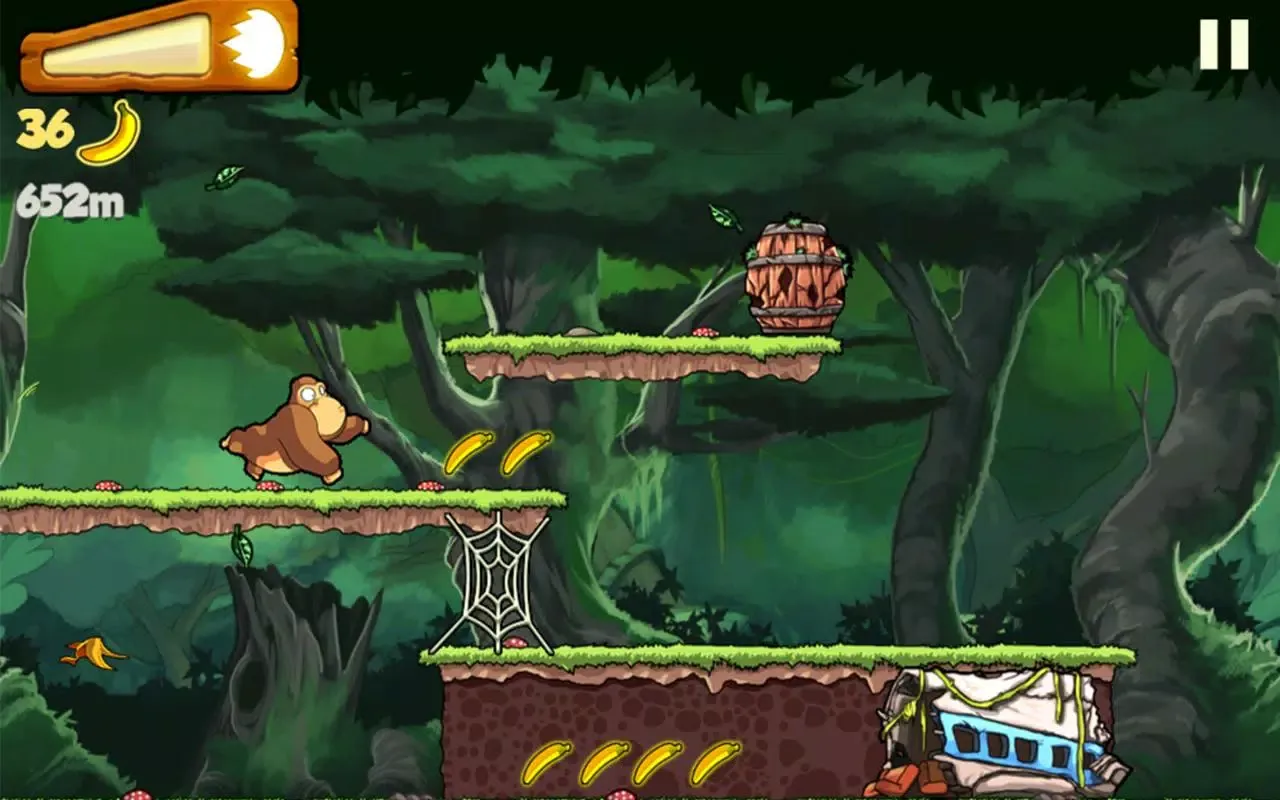Screen dimensions: 1280x800
Task: Tap the red mushroom beside the barrel platform
Action: [x=703, y=330]
